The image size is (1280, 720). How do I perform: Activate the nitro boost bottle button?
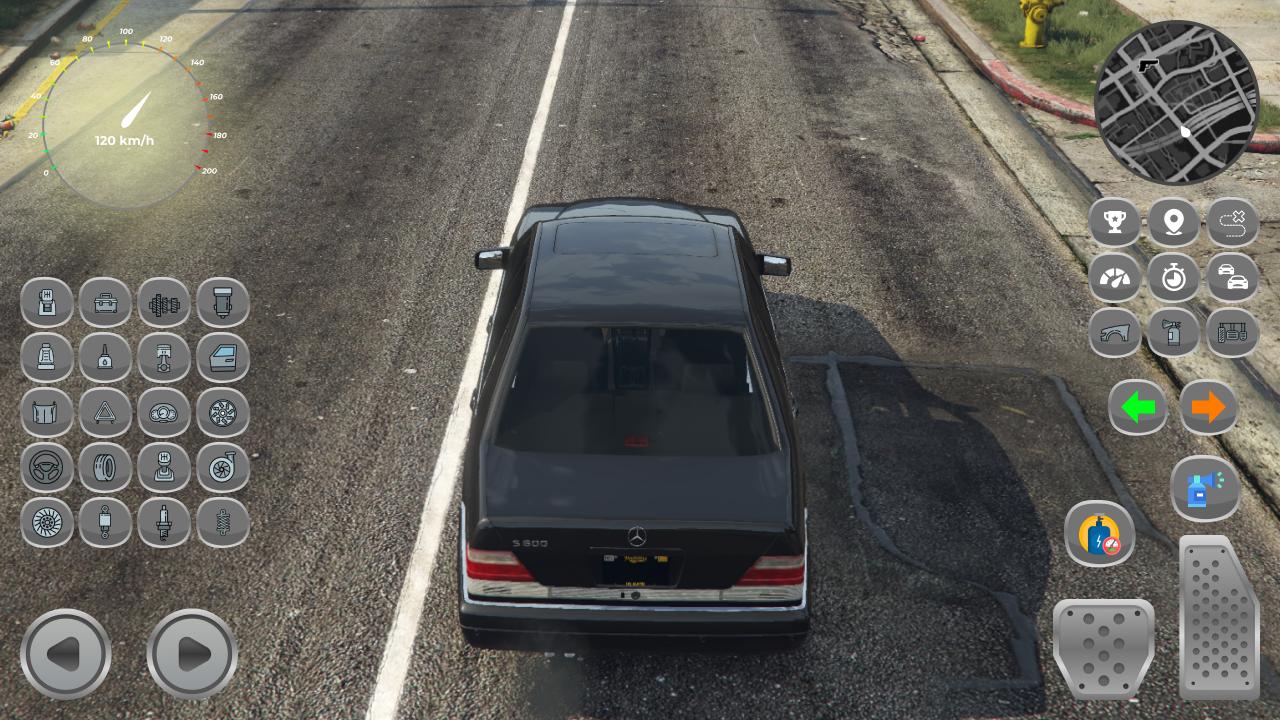pos(1099,534)
